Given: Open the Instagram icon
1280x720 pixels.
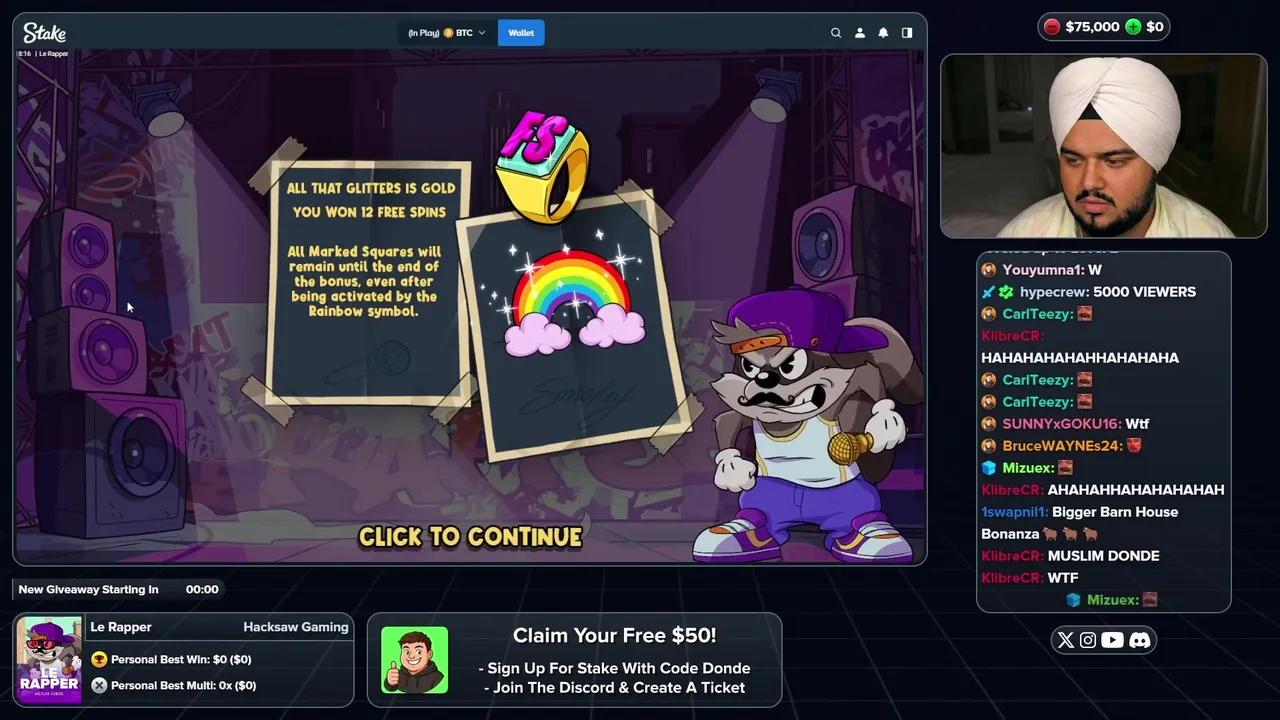Looking at the screenshot, I should (x=1088, y=640).
